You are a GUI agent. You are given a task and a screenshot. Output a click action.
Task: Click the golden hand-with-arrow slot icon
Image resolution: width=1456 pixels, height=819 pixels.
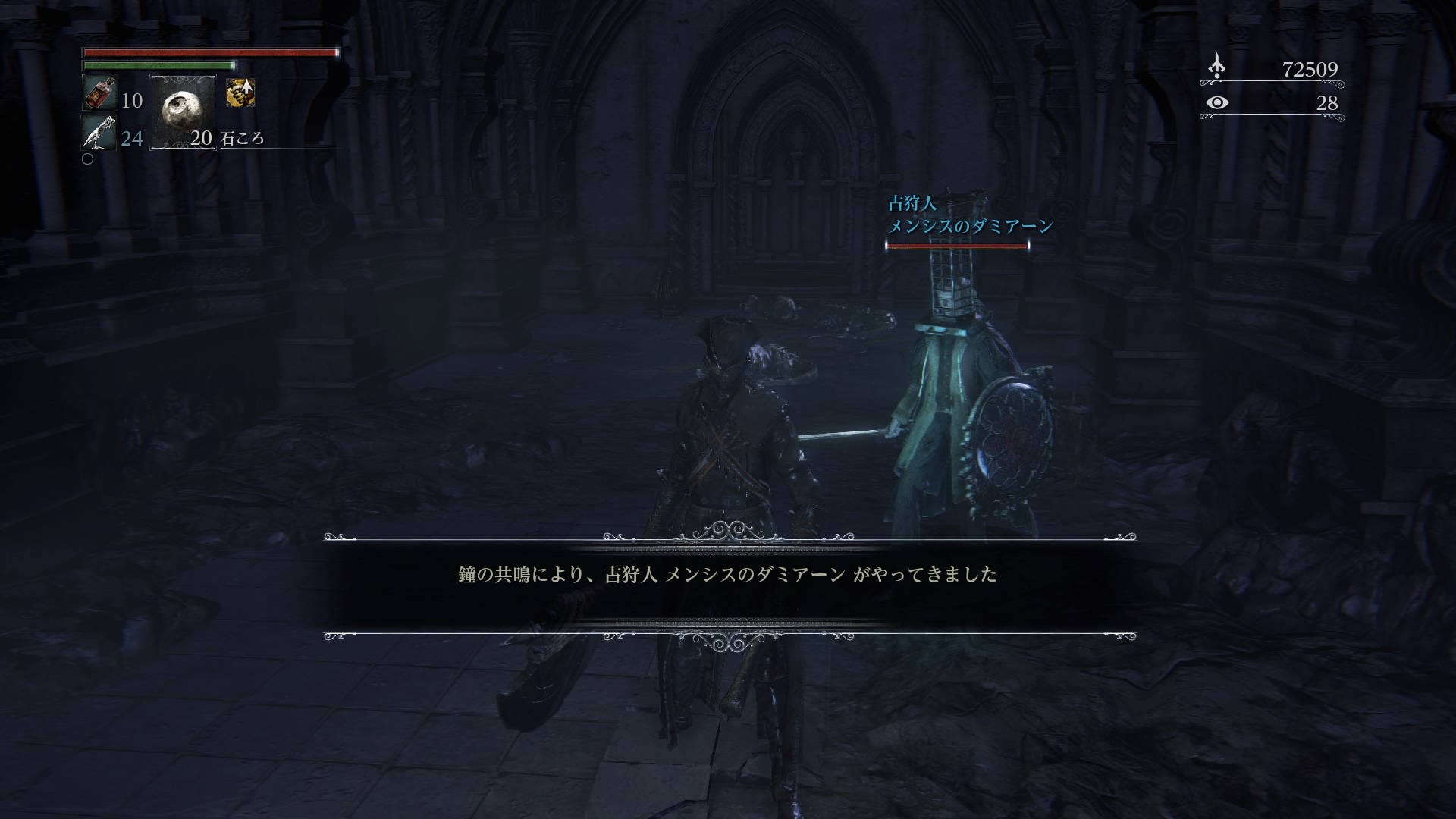point(239,93)
